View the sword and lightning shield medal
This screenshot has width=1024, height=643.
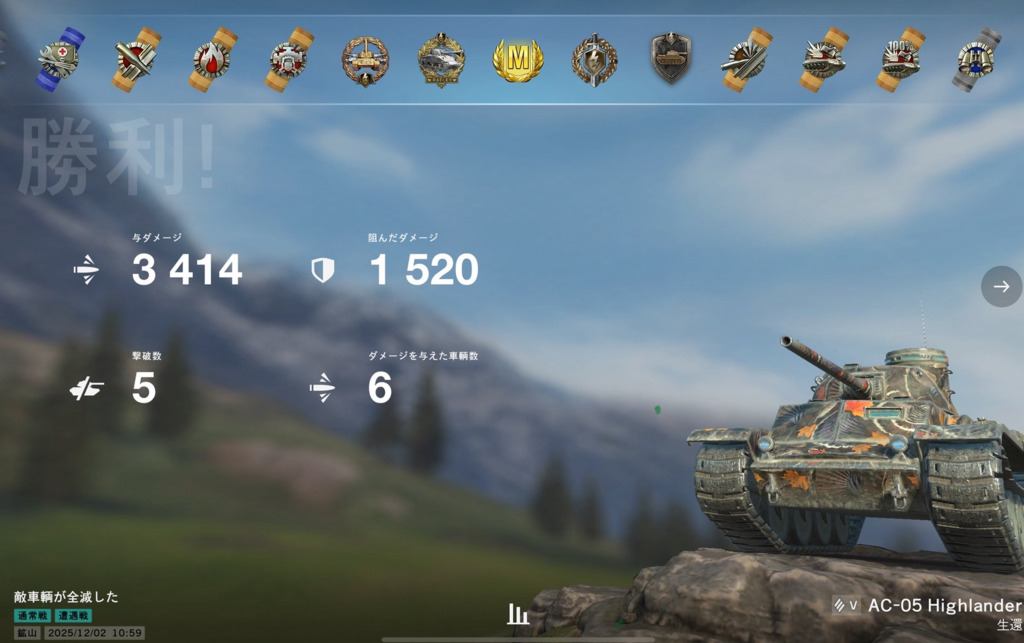(594, 60)
